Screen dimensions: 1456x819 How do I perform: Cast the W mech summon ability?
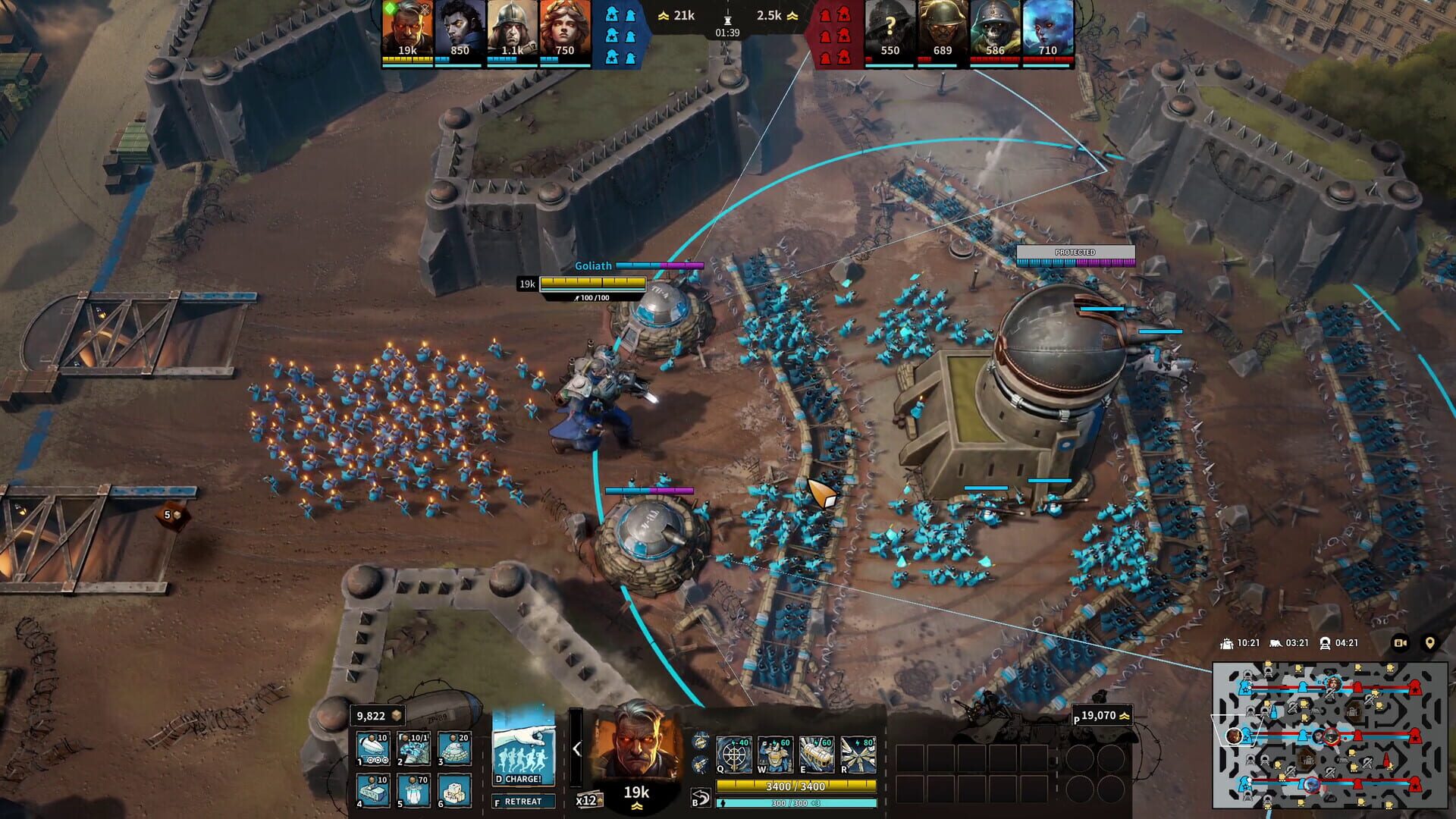(x=775, y=755)
